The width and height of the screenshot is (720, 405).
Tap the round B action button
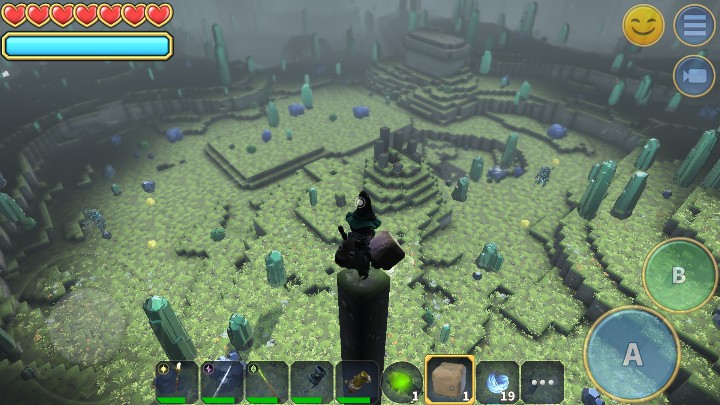pos(679,275)
